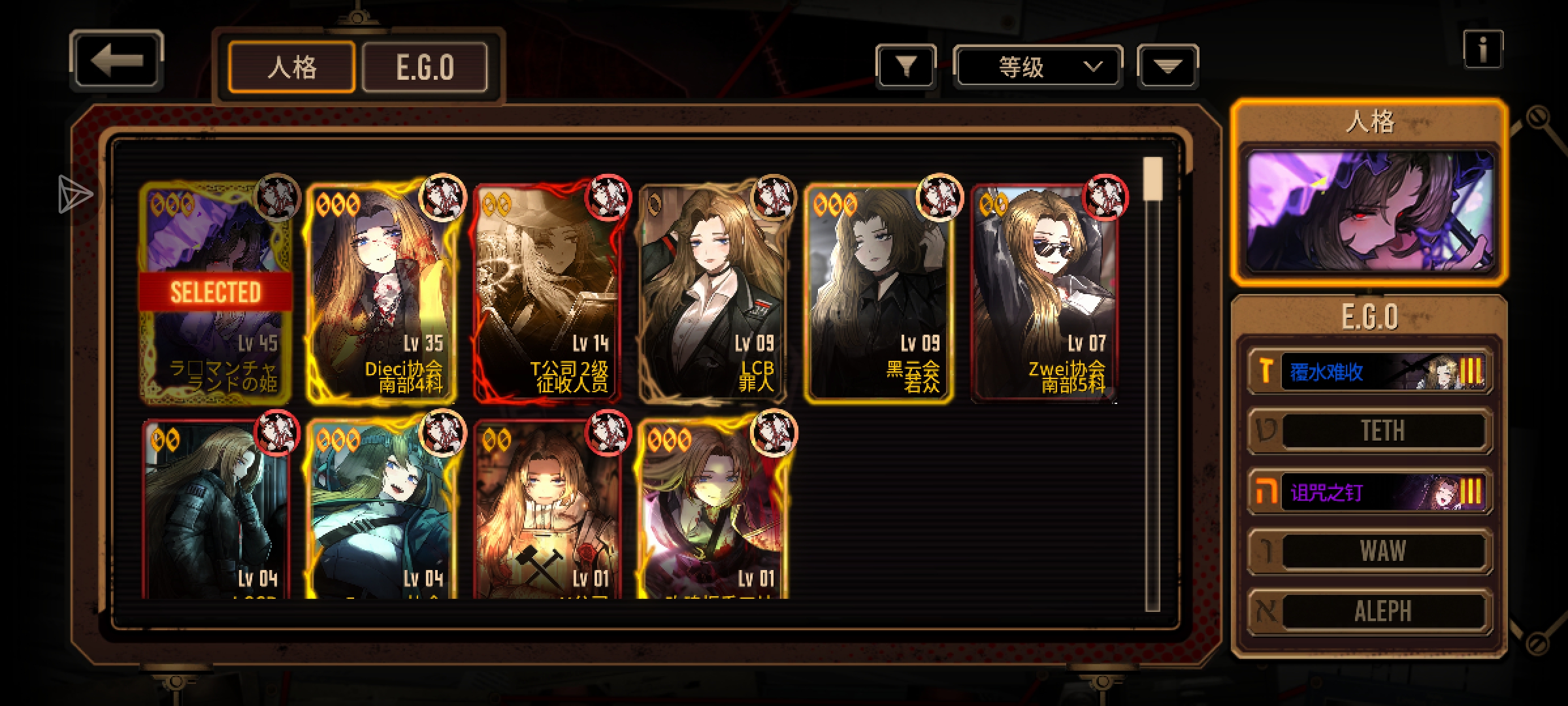Viewport: 1568px width, 706px height.
Task: Click the selected Lv 45 identity card
Action: click(216, 292)
